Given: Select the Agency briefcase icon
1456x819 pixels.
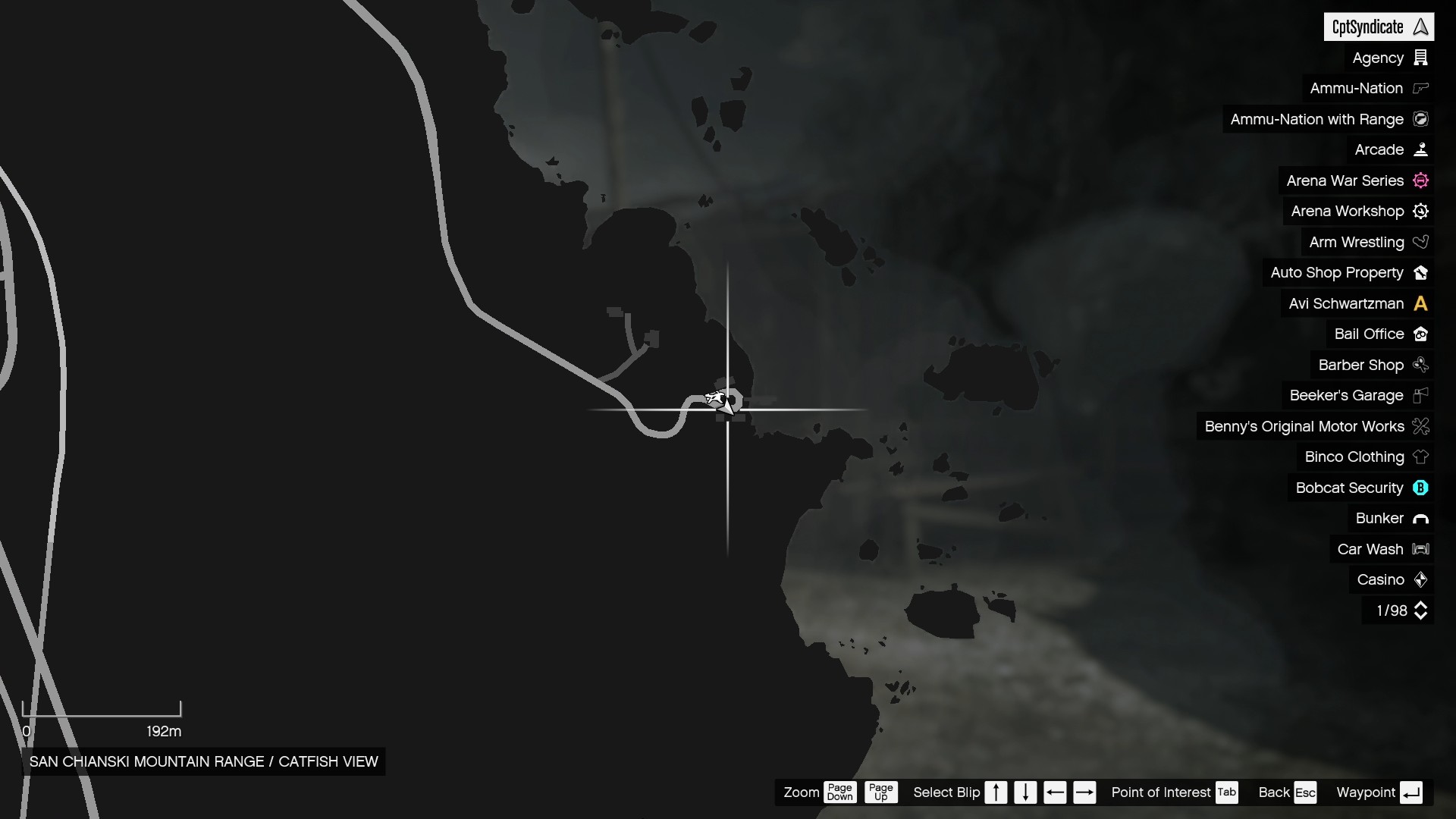Looking at the screenshot, I should pos(1421,58).
